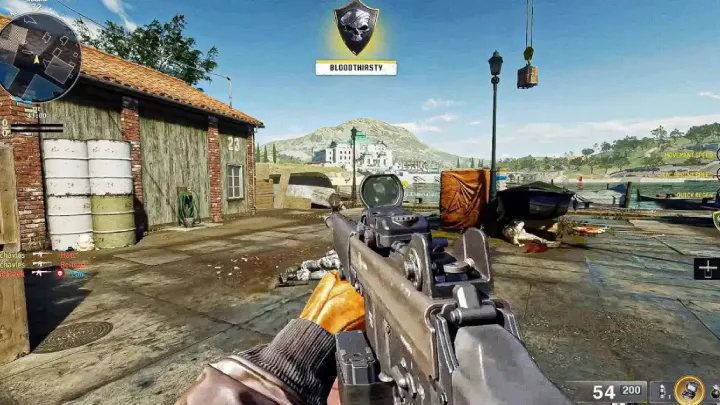Activate the gold-ringed field upgrade icon
This screenshot has height=405, width=720.
click(688, 390)
